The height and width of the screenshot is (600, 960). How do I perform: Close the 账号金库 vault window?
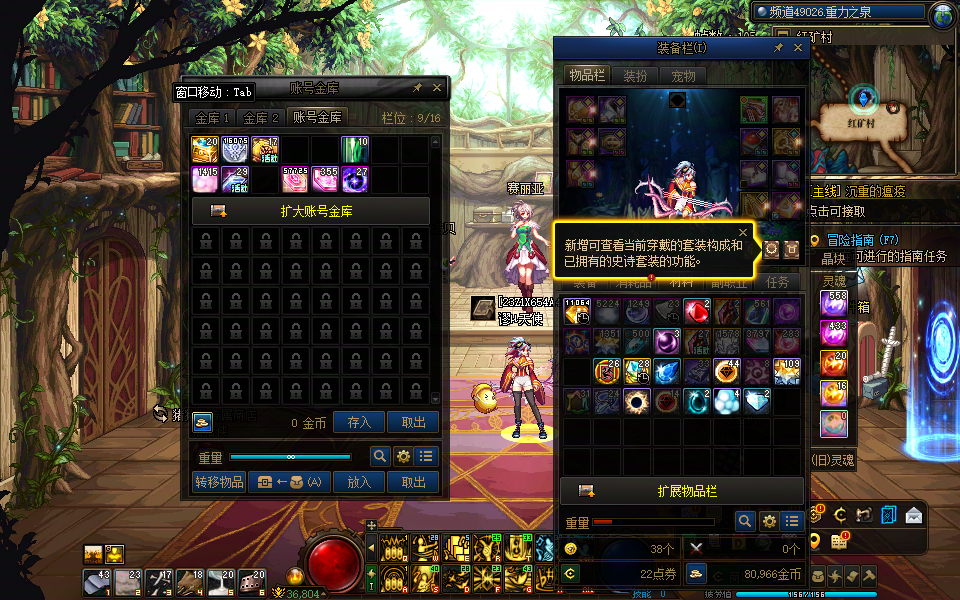(x=437, y=88)
